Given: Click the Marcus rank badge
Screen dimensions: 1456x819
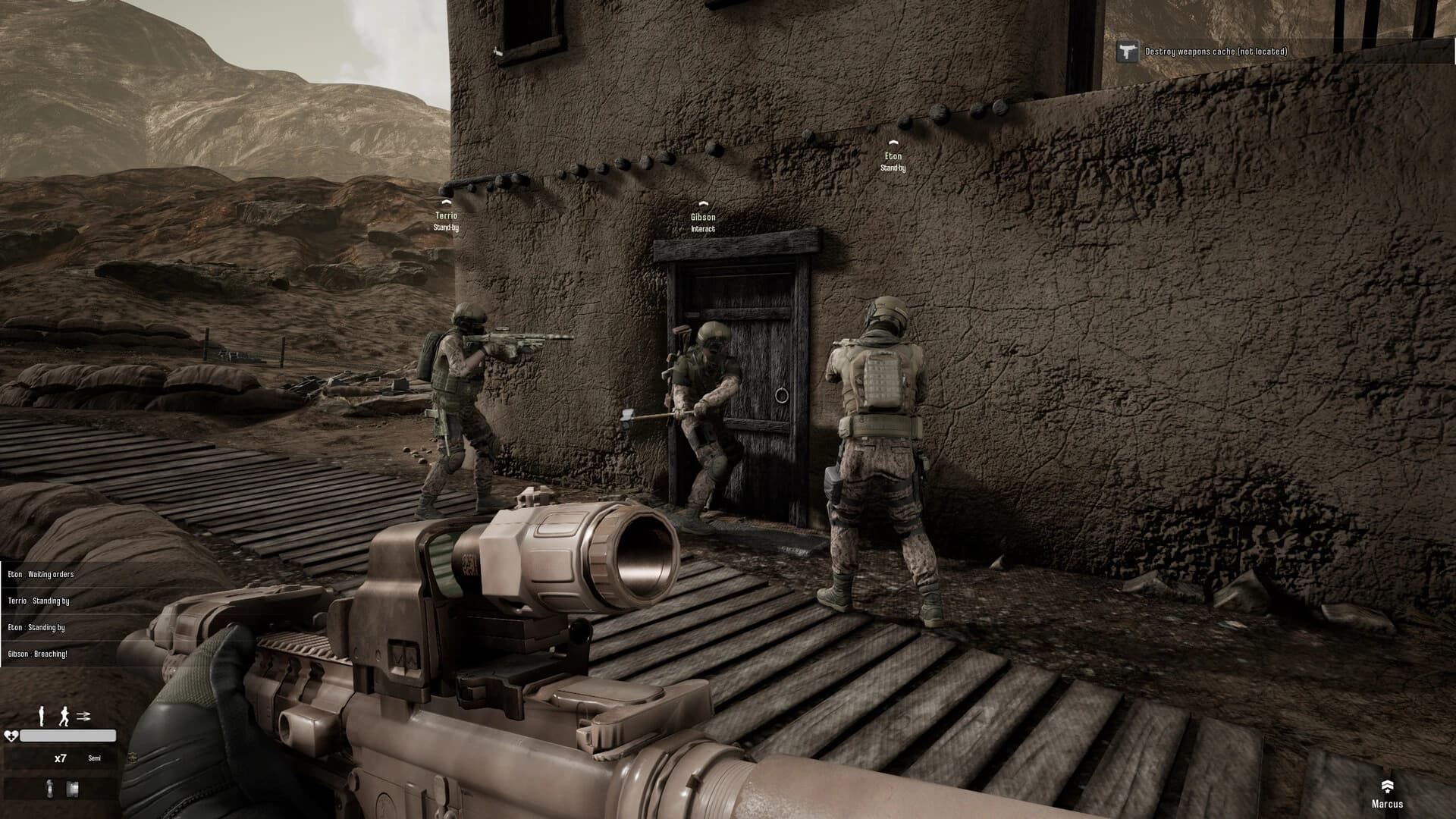Looking at the screenshot, I should [1387, 786].
